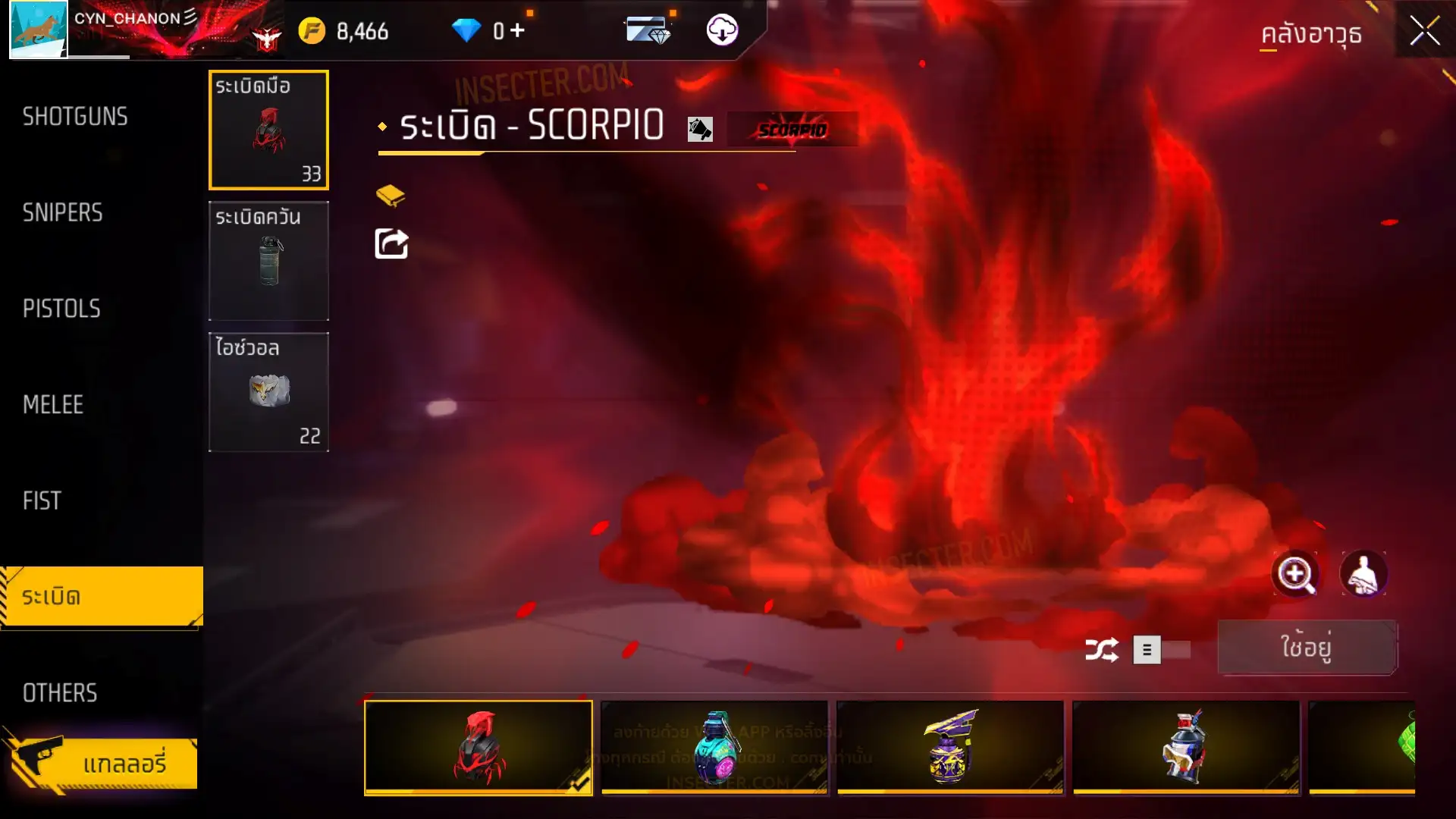Screen dimensions: 1456x819
Task: Select the smoke grenade tile
Action: click(x=268, y=260)
